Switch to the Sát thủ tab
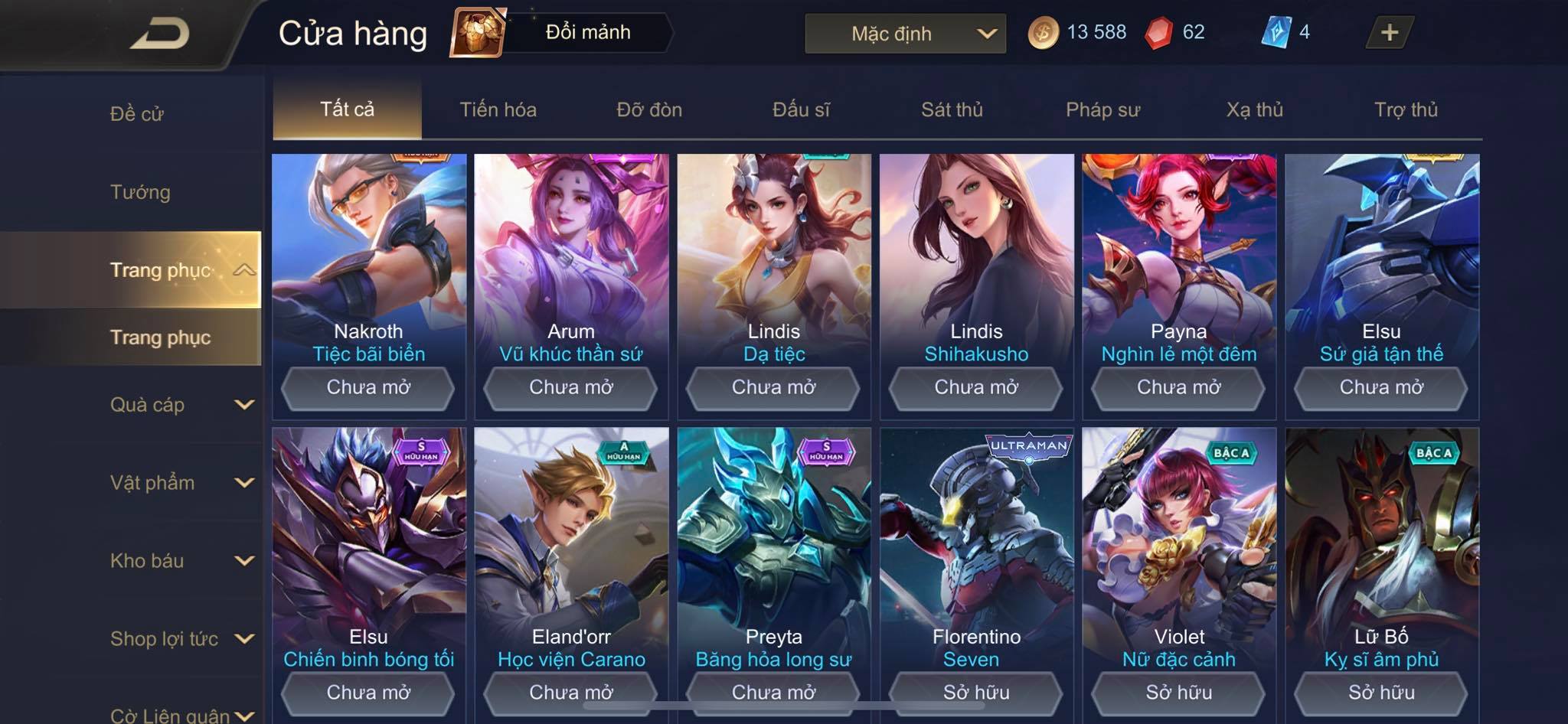Image resolution: width=1568 pixels, height=724 pixels. coord(952,109)
